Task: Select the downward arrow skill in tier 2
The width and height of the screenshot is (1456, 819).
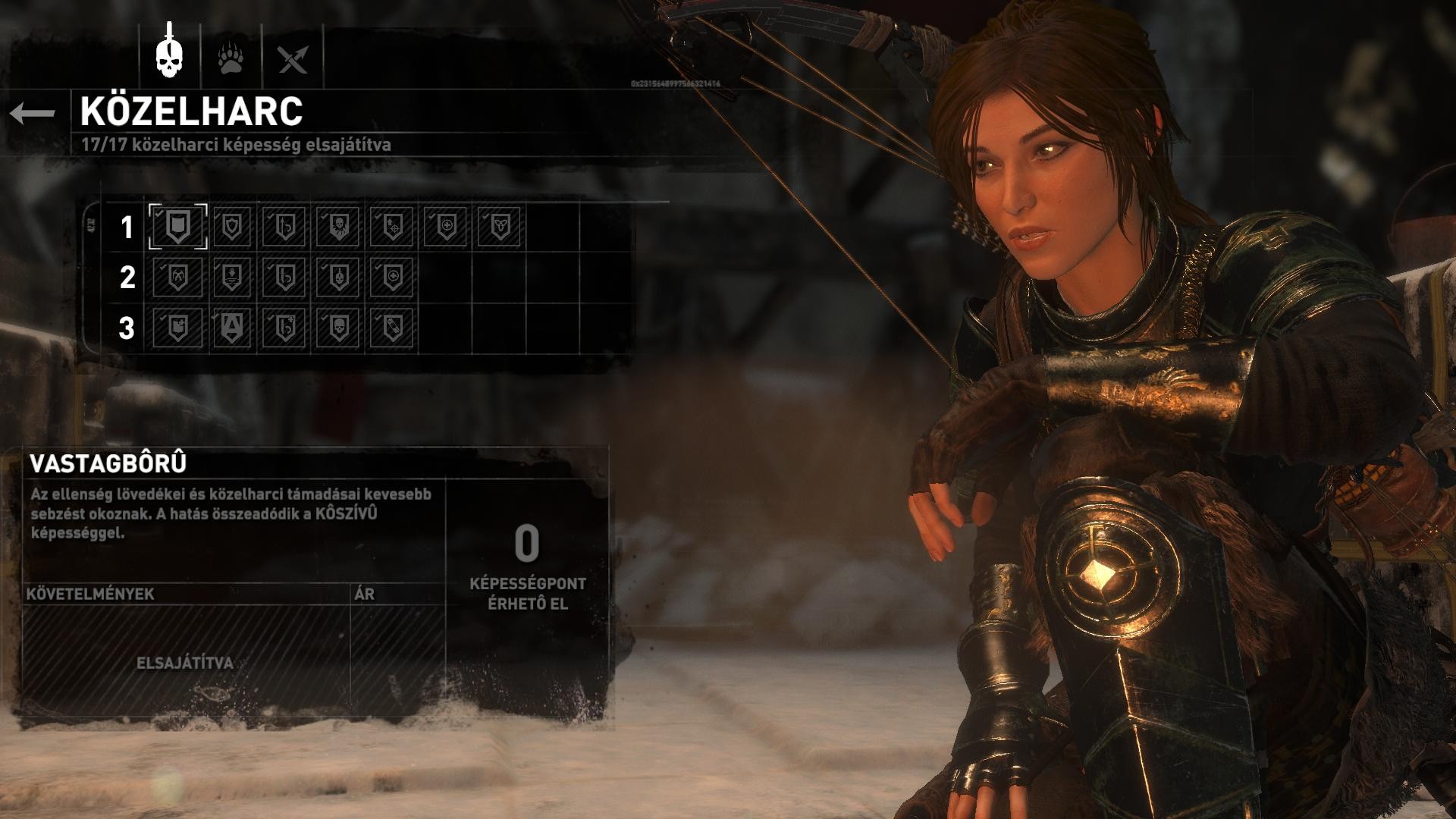Action: pos(231,278)
